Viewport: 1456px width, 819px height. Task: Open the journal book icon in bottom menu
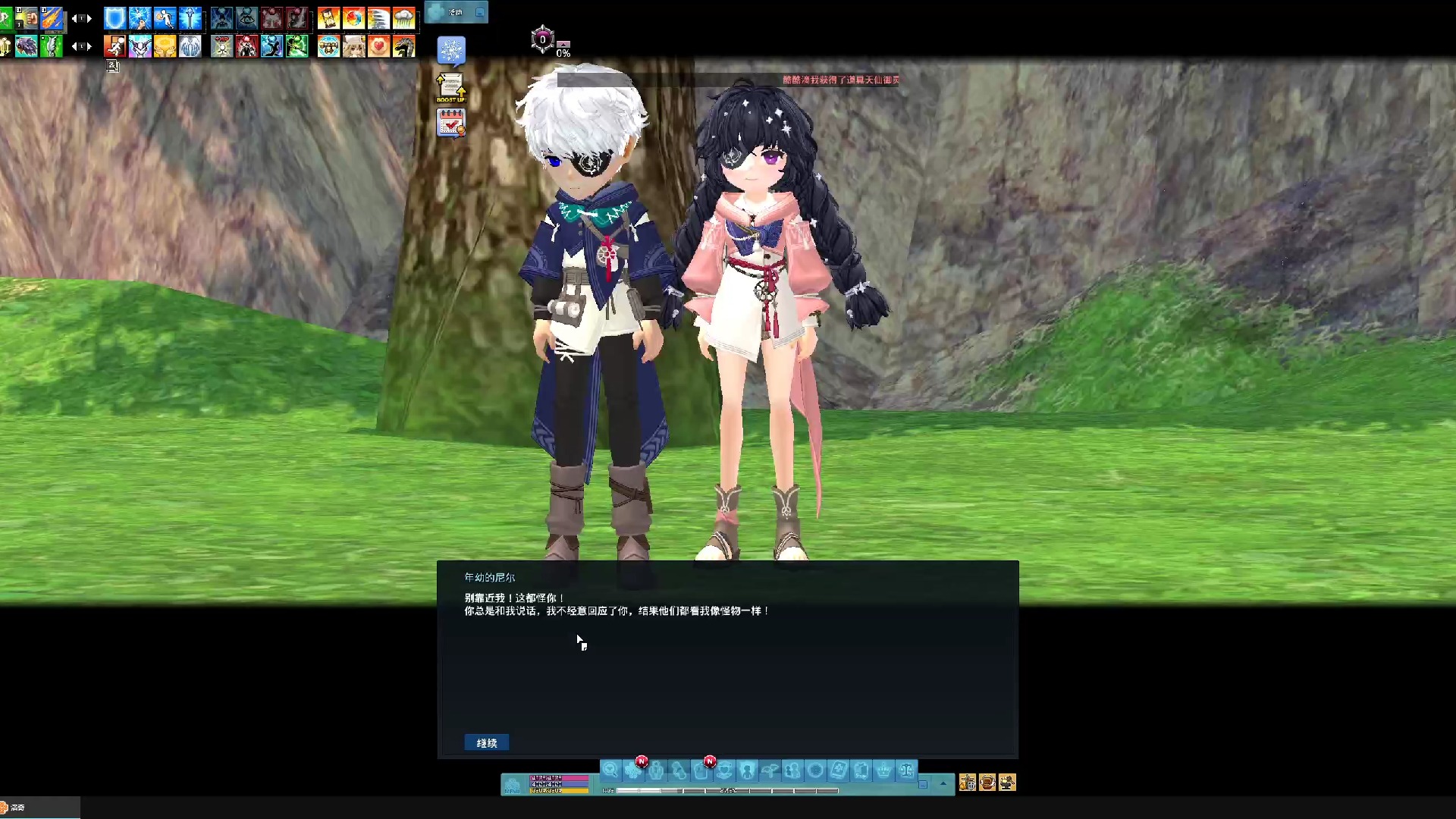837,770
